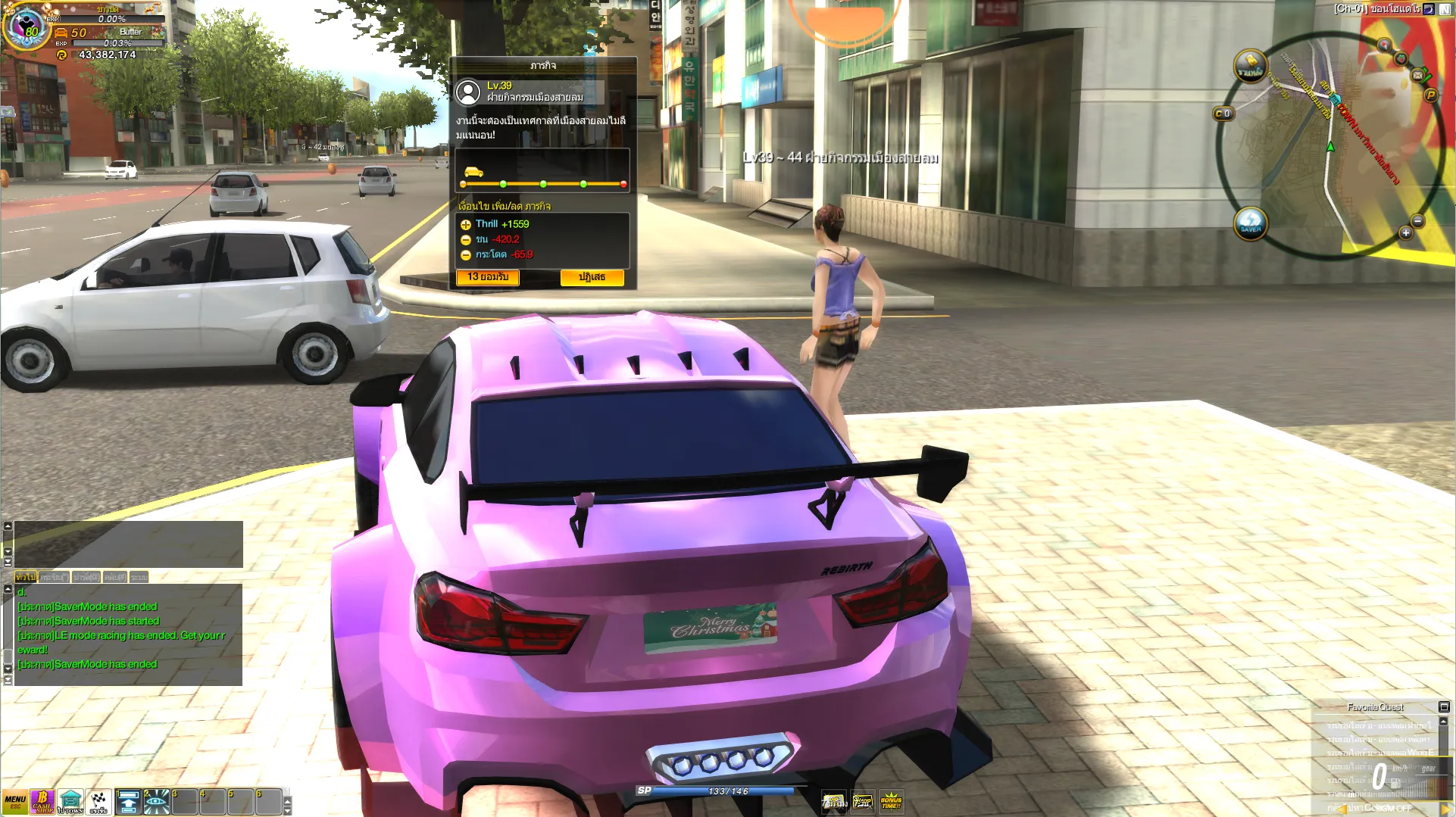Image resolution: width=1456 pixels, height=817 pixels.
Task: Open the Cash Shop
Action: click(42, 802)
